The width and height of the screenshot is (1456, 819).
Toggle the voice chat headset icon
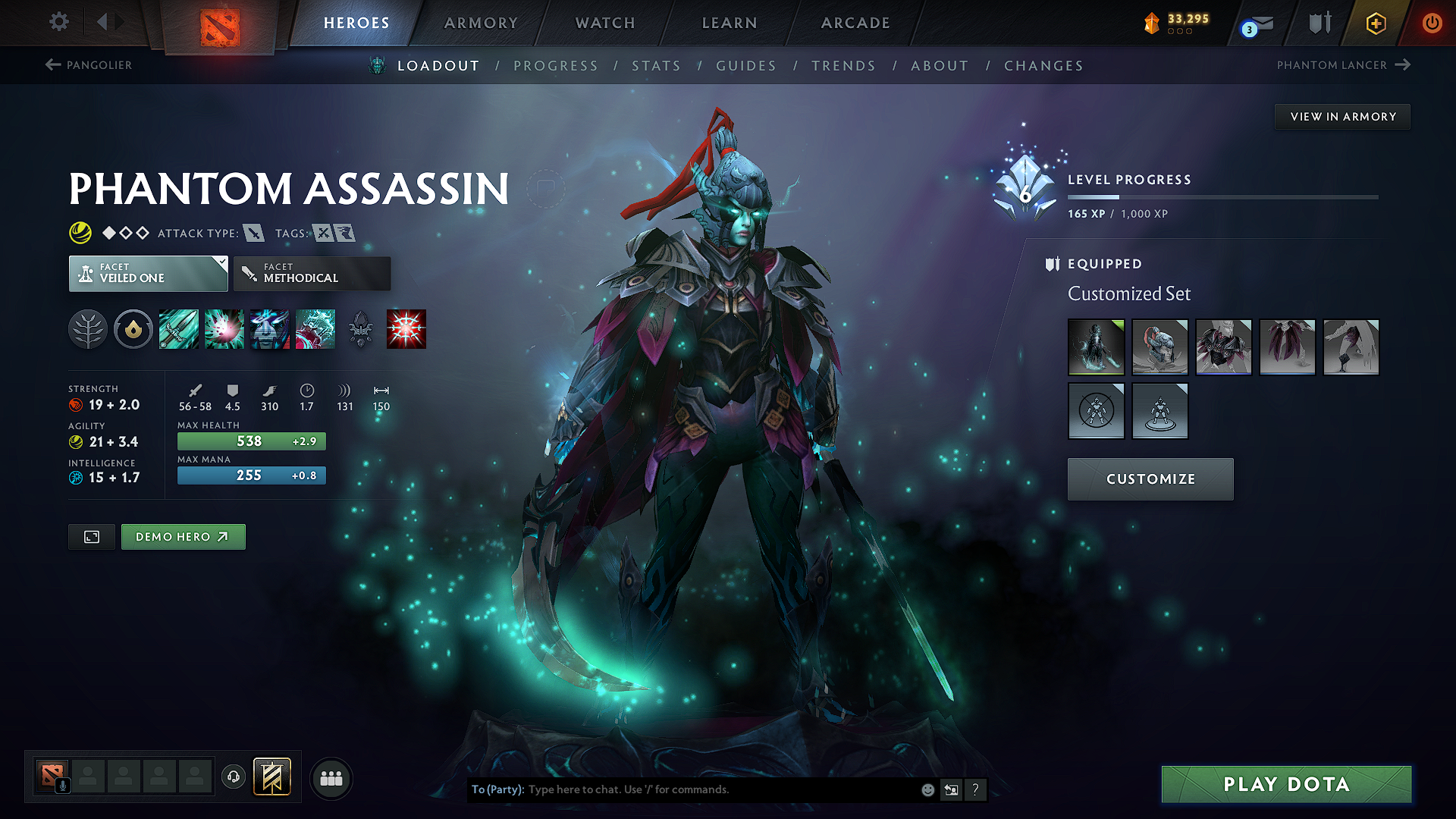234,777
